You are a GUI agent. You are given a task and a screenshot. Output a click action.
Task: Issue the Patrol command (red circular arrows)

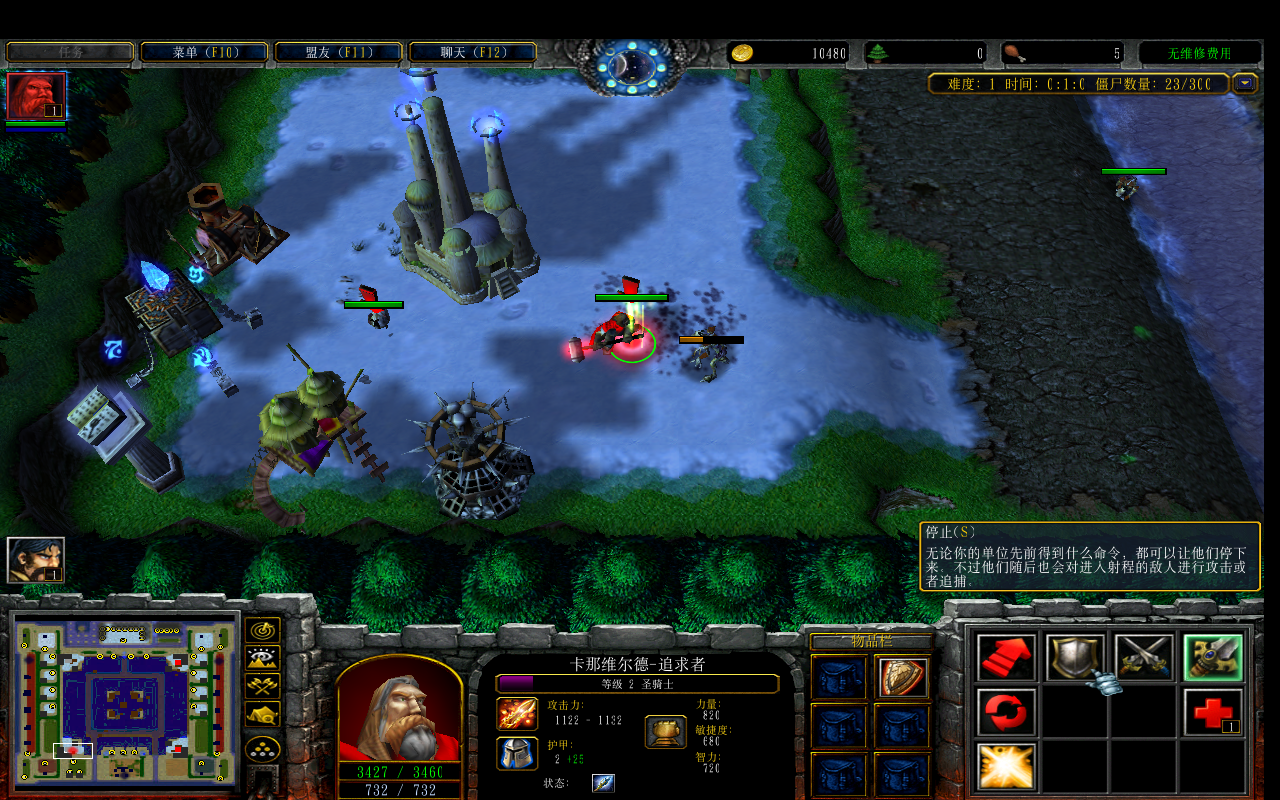(1005, 712)
